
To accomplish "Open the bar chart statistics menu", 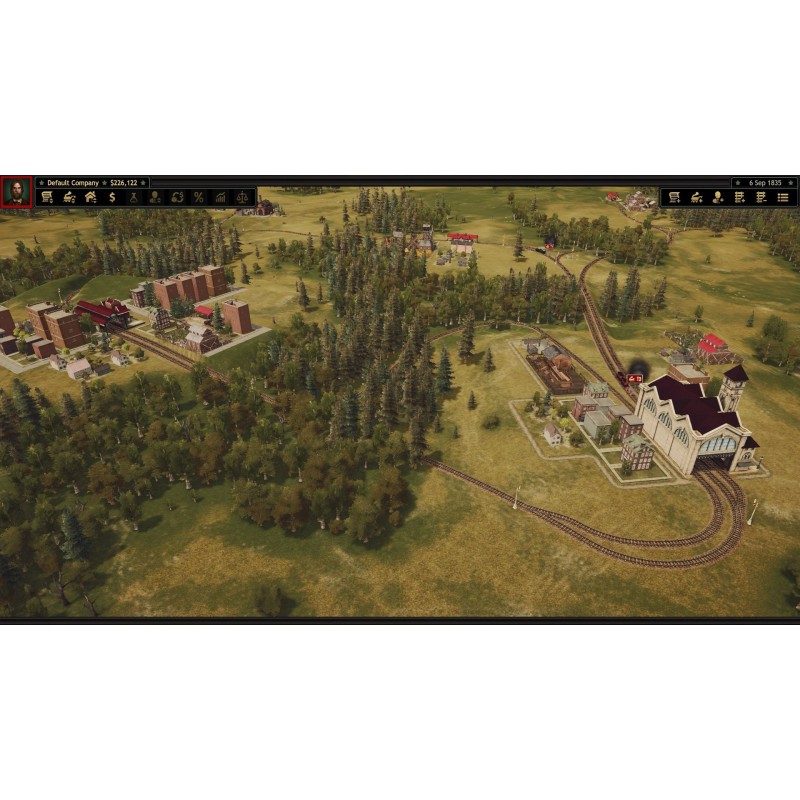I will point(220,198).
